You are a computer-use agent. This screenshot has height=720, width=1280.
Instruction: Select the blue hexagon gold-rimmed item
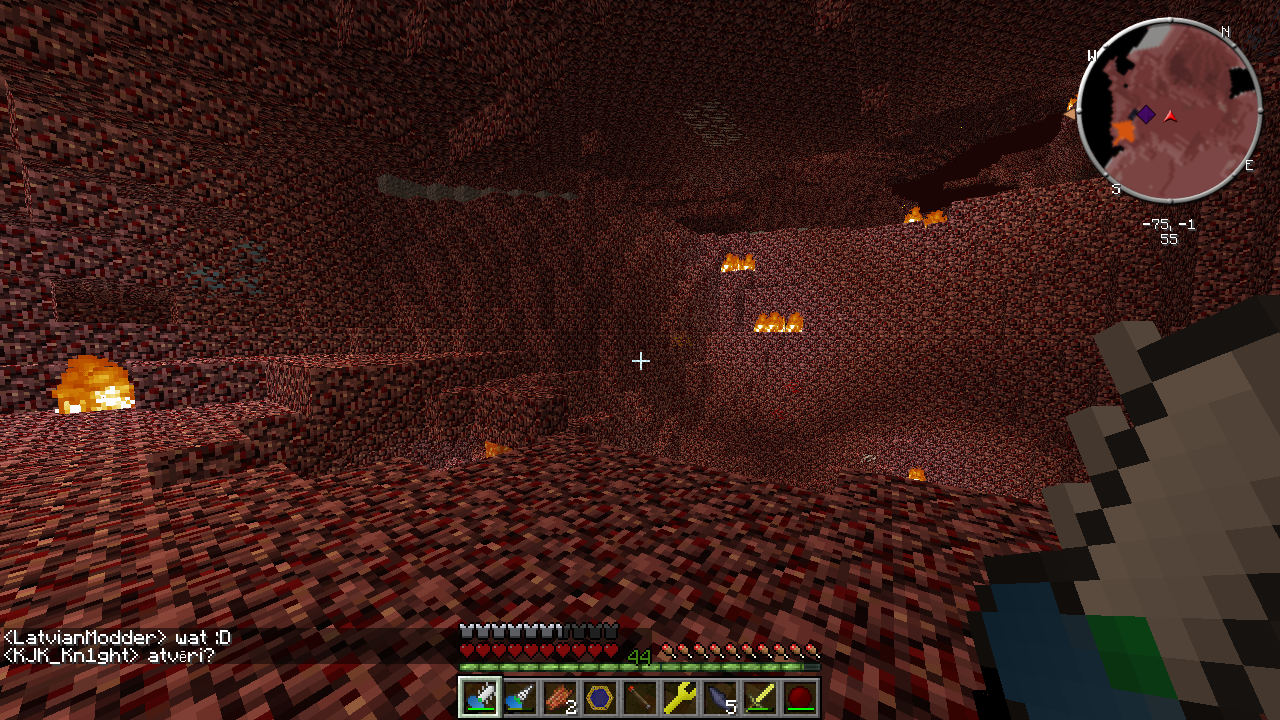(600, 697)
